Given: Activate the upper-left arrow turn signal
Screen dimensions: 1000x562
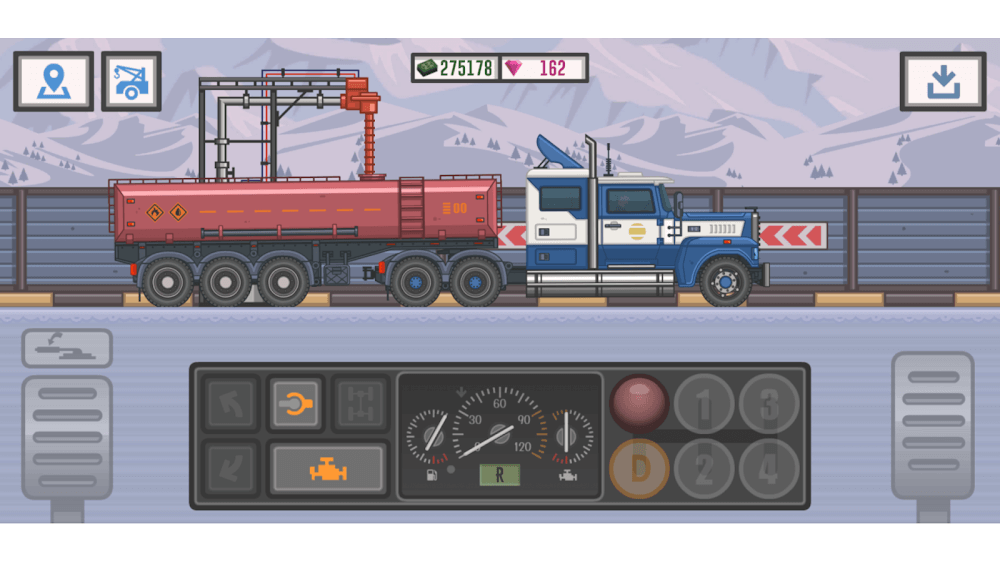Looking at the screenshot, I should coord(232,403).
